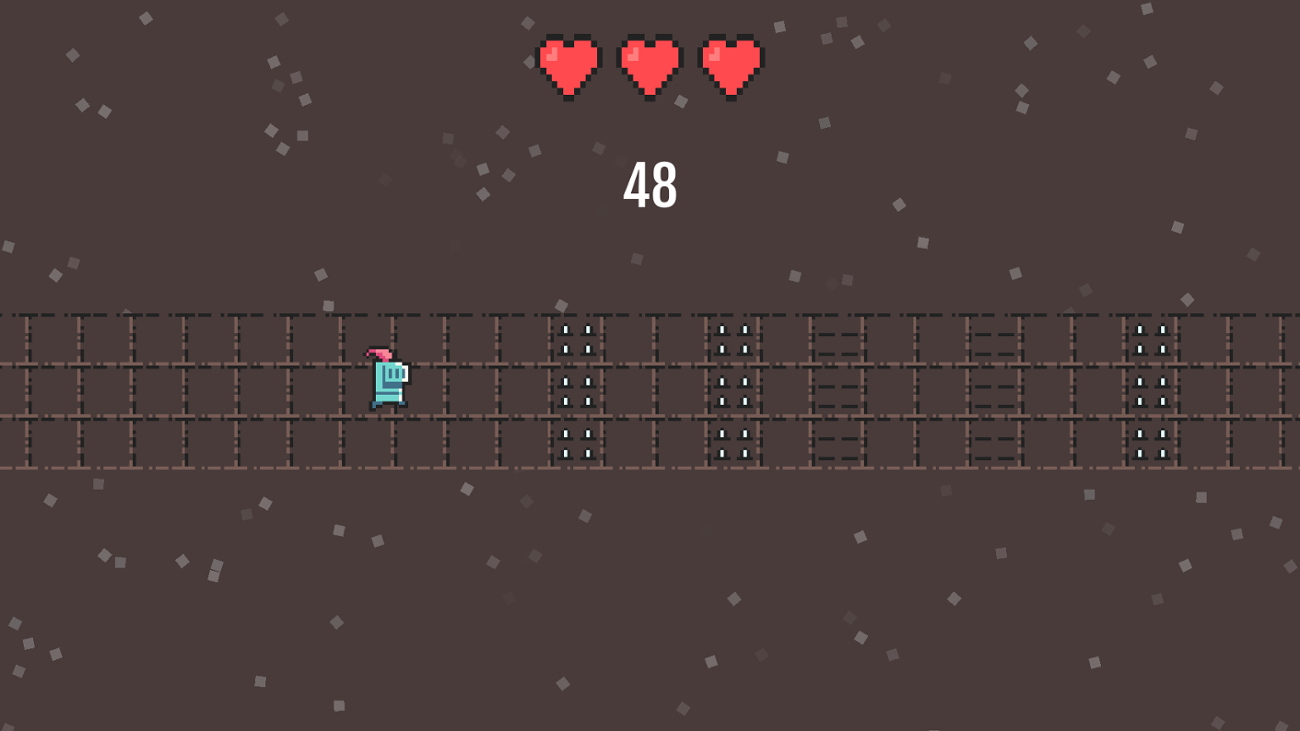The height and width of the screenshot is (731, 1300).
Task: Select the score counter showing 48
Action: pyautogui.click(x=650, y=186)
